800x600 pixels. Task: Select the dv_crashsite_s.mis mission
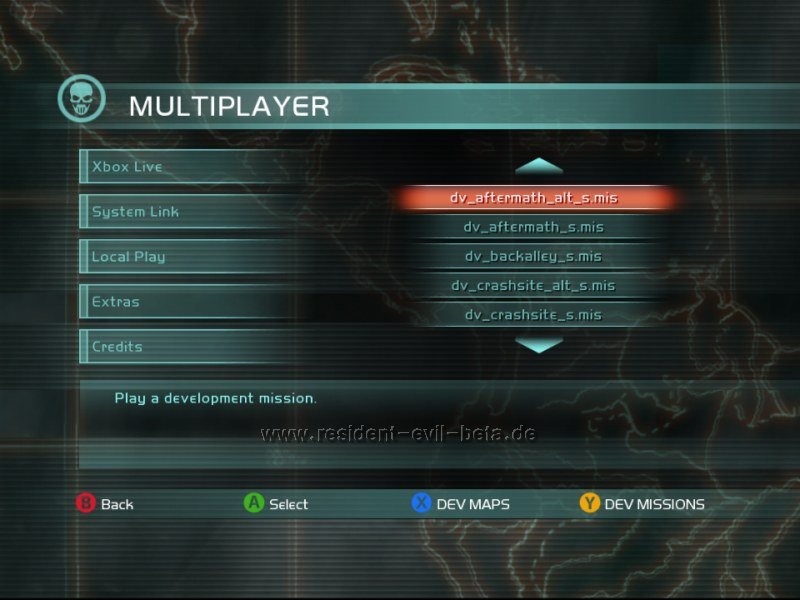tap(534, 314)
